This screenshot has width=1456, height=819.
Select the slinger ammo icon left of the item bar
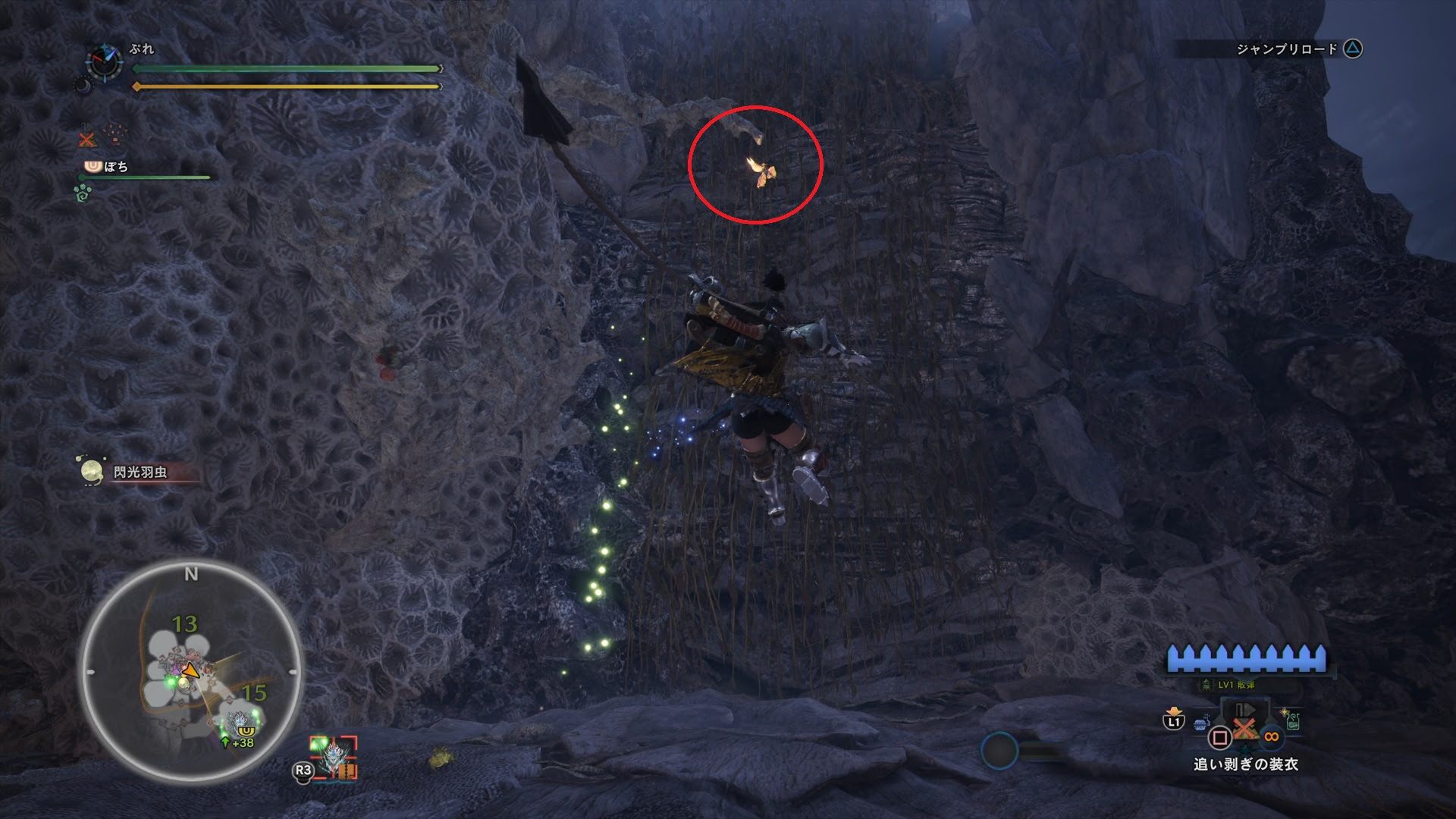[1200, 724]
